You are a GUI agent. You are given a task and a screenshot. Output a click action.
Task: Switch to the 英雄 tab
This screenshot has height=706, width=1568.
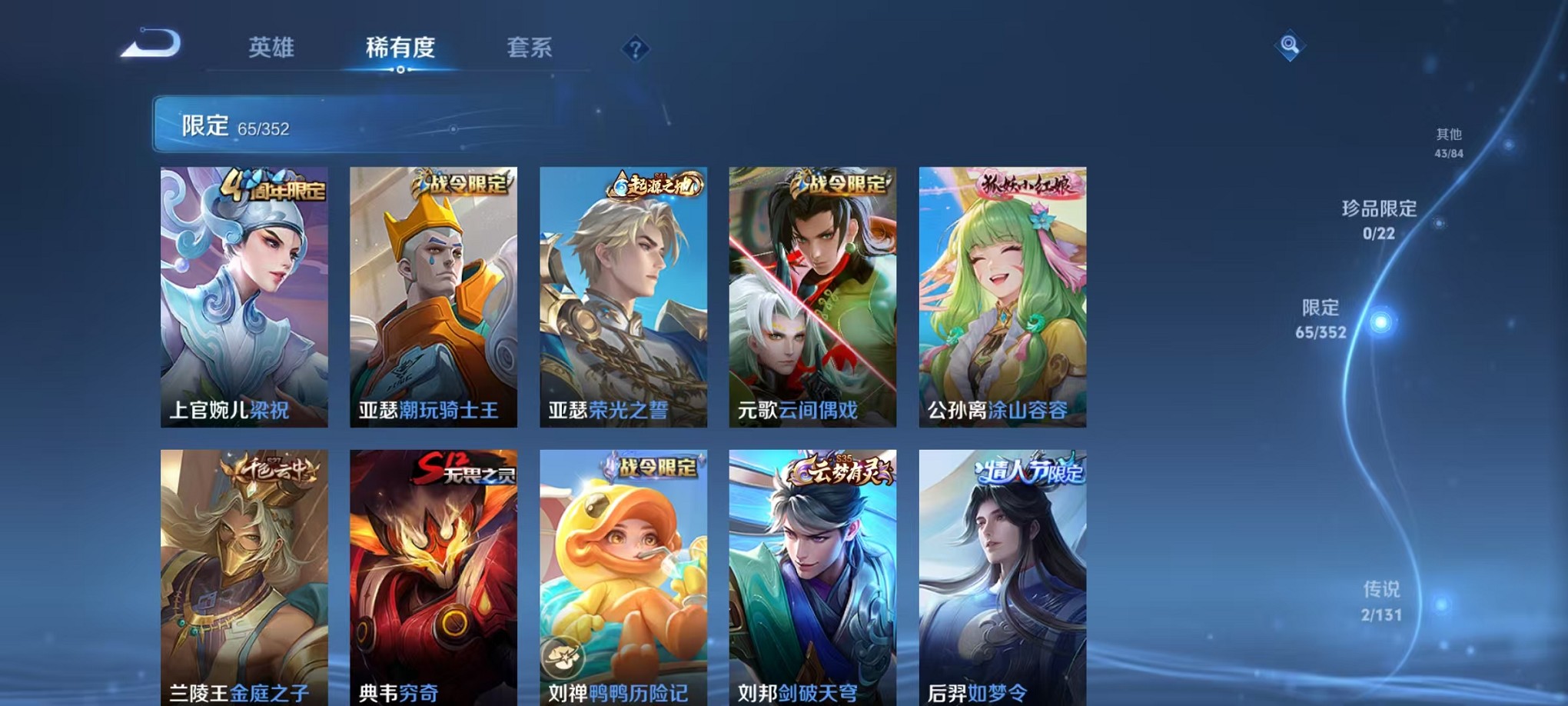point(273,48)
